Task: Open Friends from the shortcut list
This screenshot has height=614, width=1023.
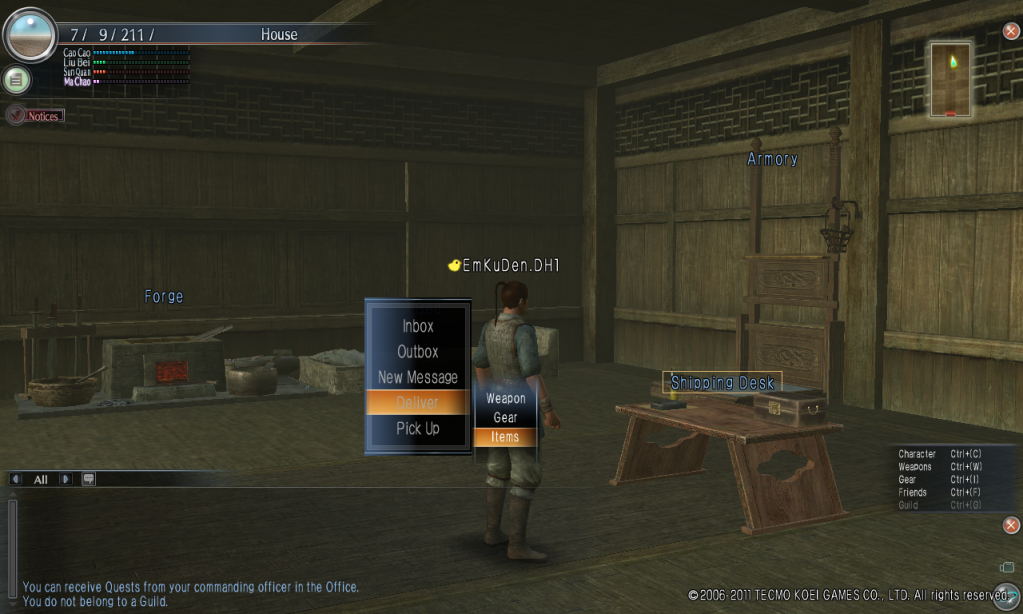Action: [914, 493]
